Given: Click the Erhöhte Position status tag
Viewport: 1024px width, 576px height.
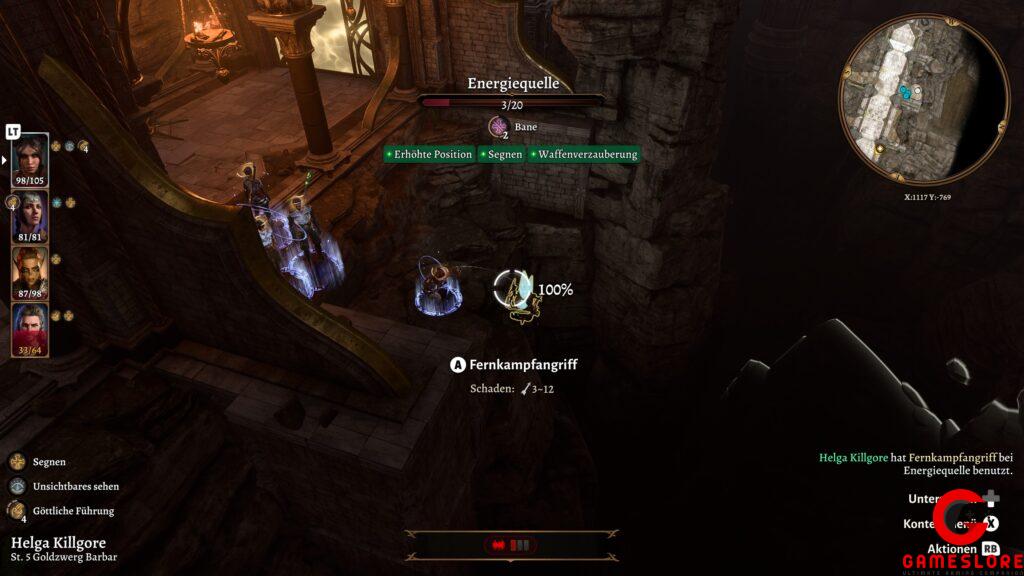Looking at the screenshot, I should (x=429, y=154).
